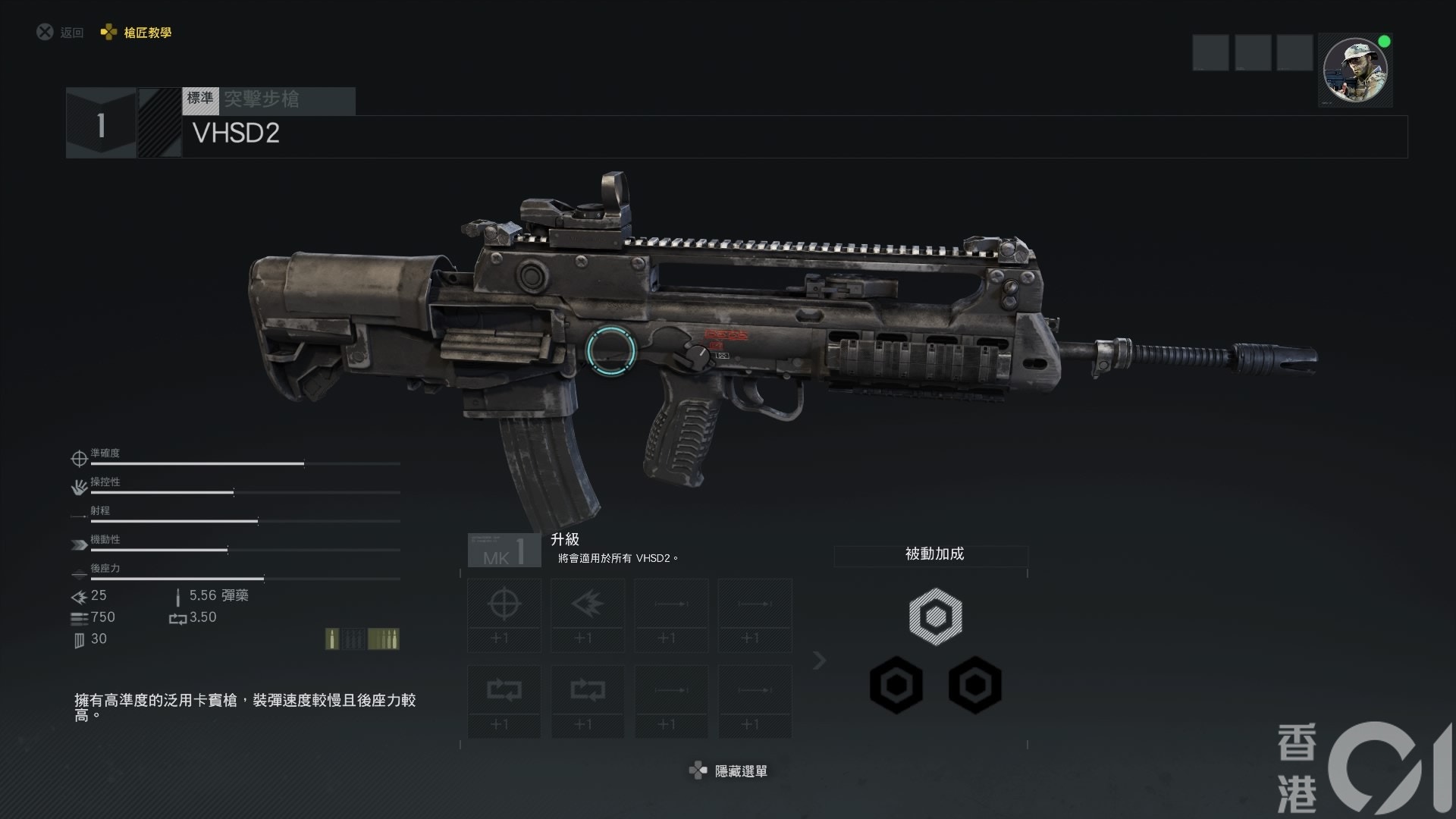
Task: Go back using the 返回 button
Action: [61, 33]
